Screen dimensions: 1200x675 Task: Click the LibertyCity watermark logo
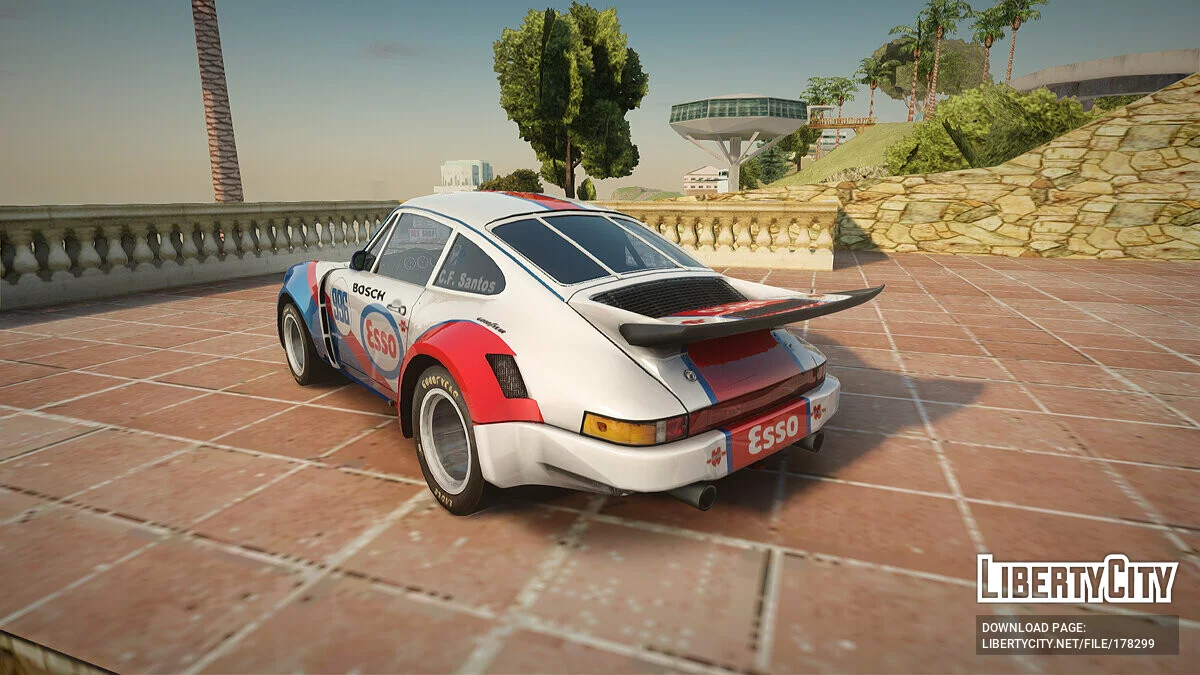pos(1077,579)
